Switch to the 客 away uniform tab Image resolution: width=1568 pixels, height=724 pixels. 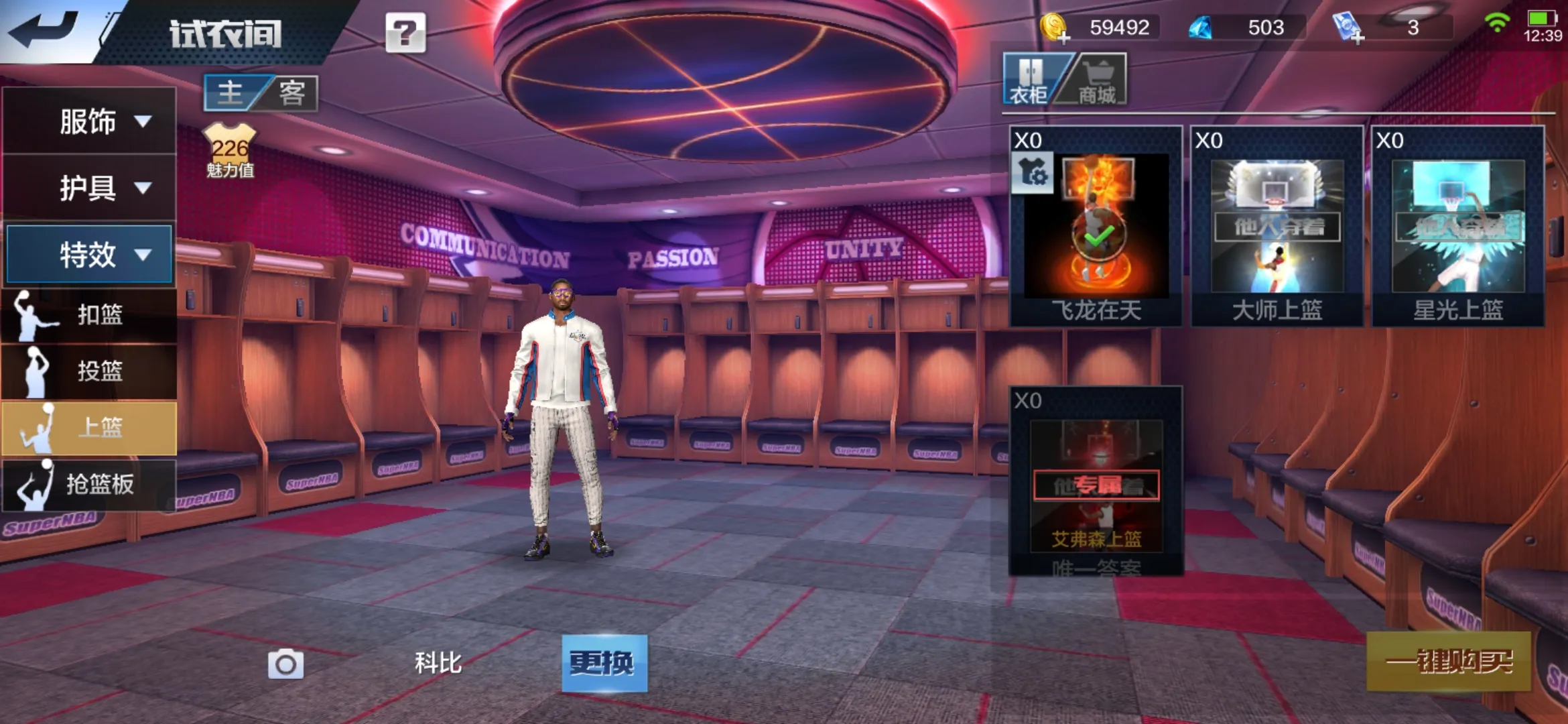(x=292, y=93)
